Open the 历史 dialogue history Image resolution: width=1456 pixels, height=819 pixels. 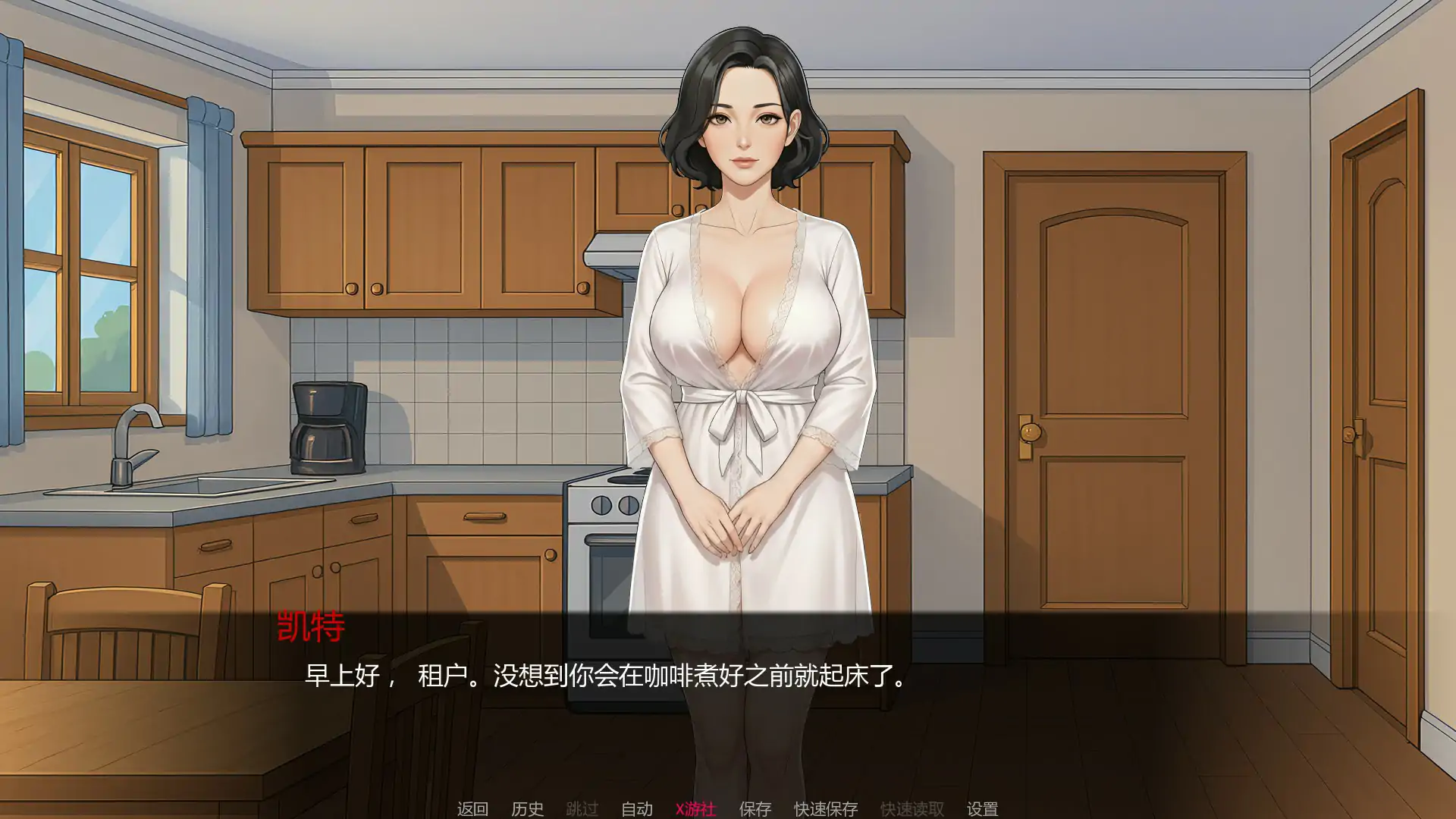[x=528, y=808]
